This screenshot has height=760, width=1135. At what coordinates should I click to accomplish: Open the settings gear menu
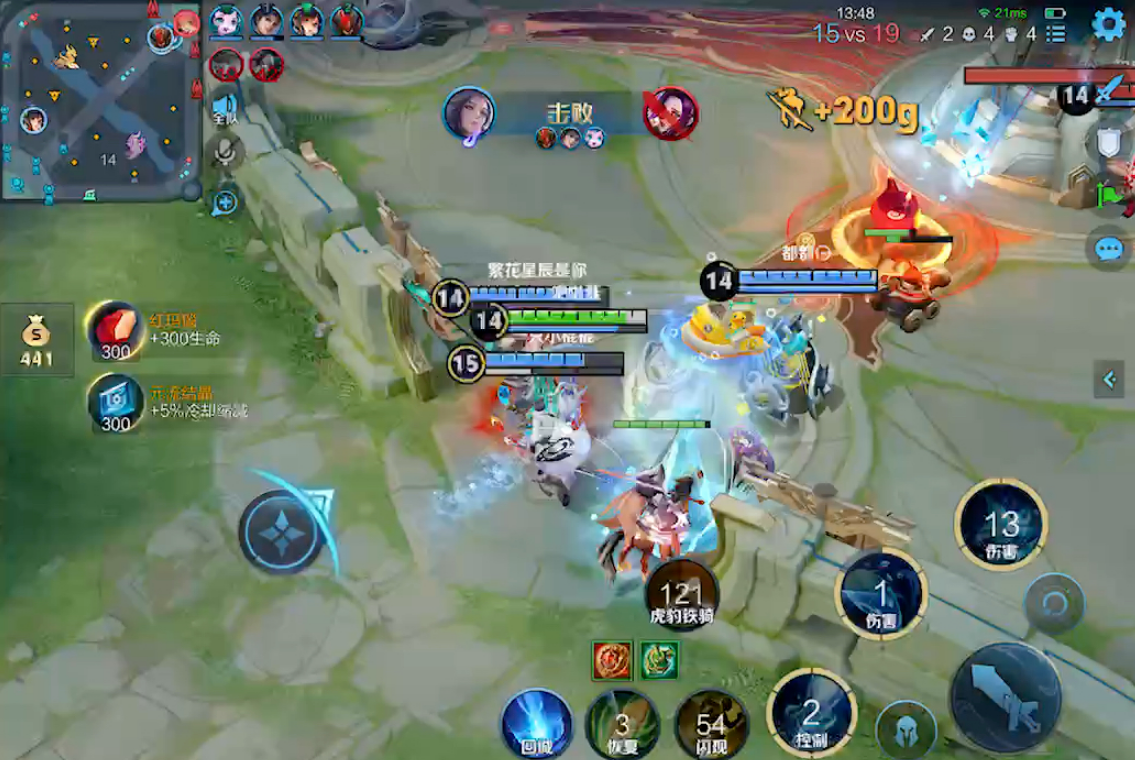pyautogui.click(x=1108, y=24)
